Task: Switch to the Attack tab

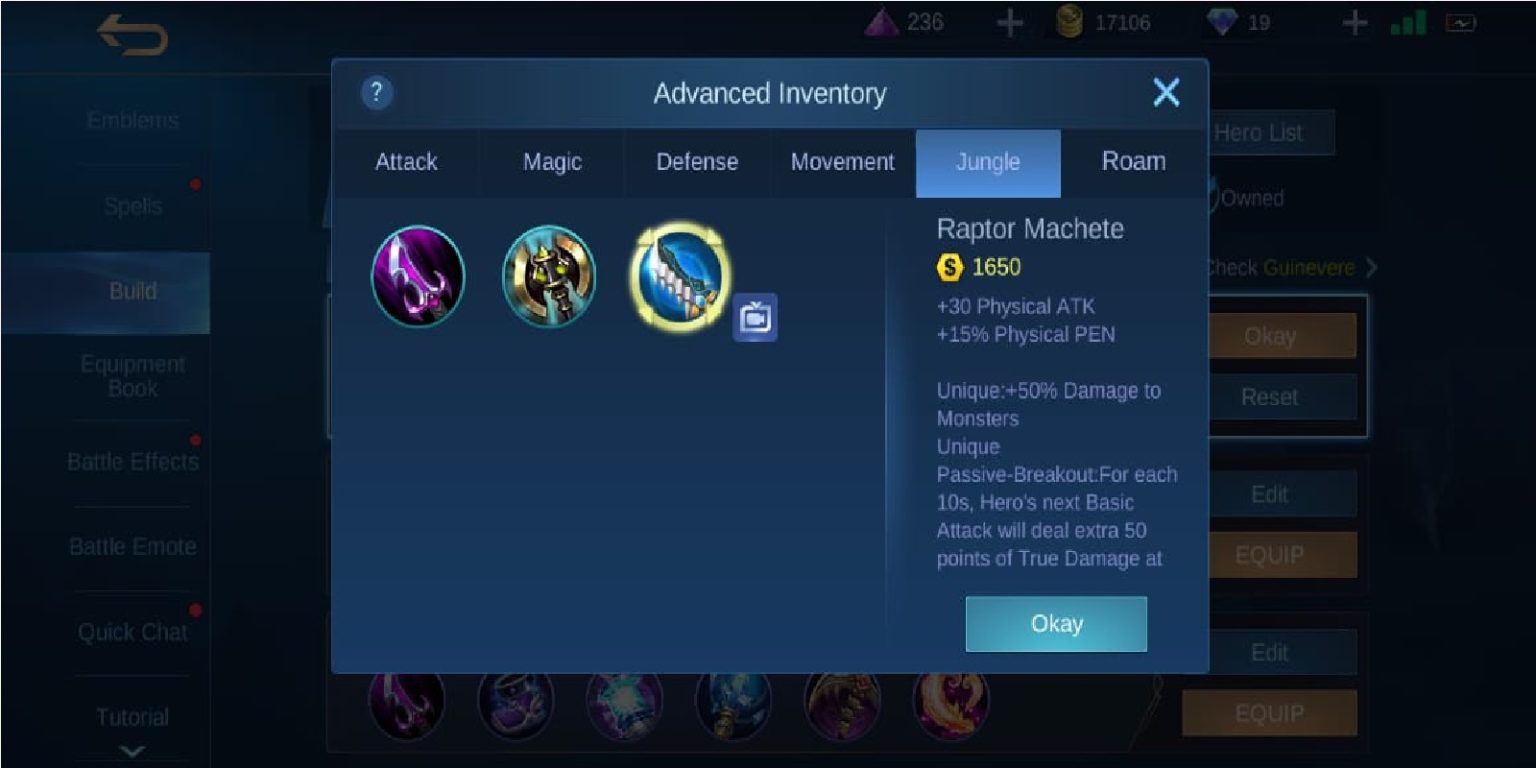Action: (406, 161)
